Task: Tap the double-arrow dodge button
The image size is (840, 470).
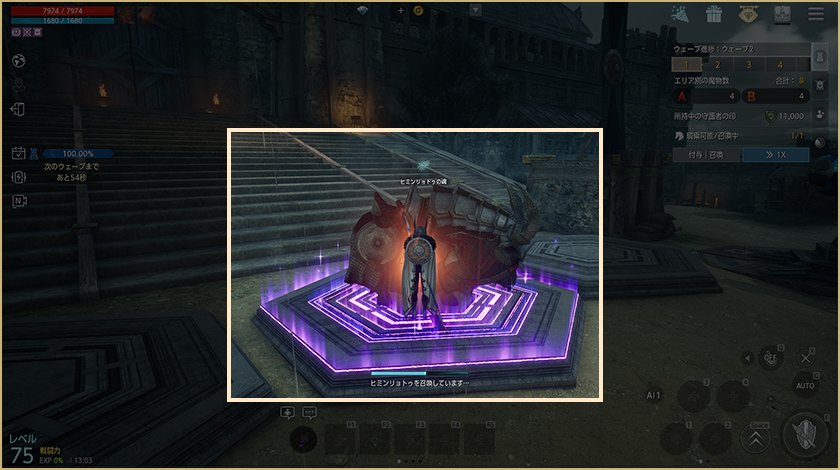Action: click(757, 437)
